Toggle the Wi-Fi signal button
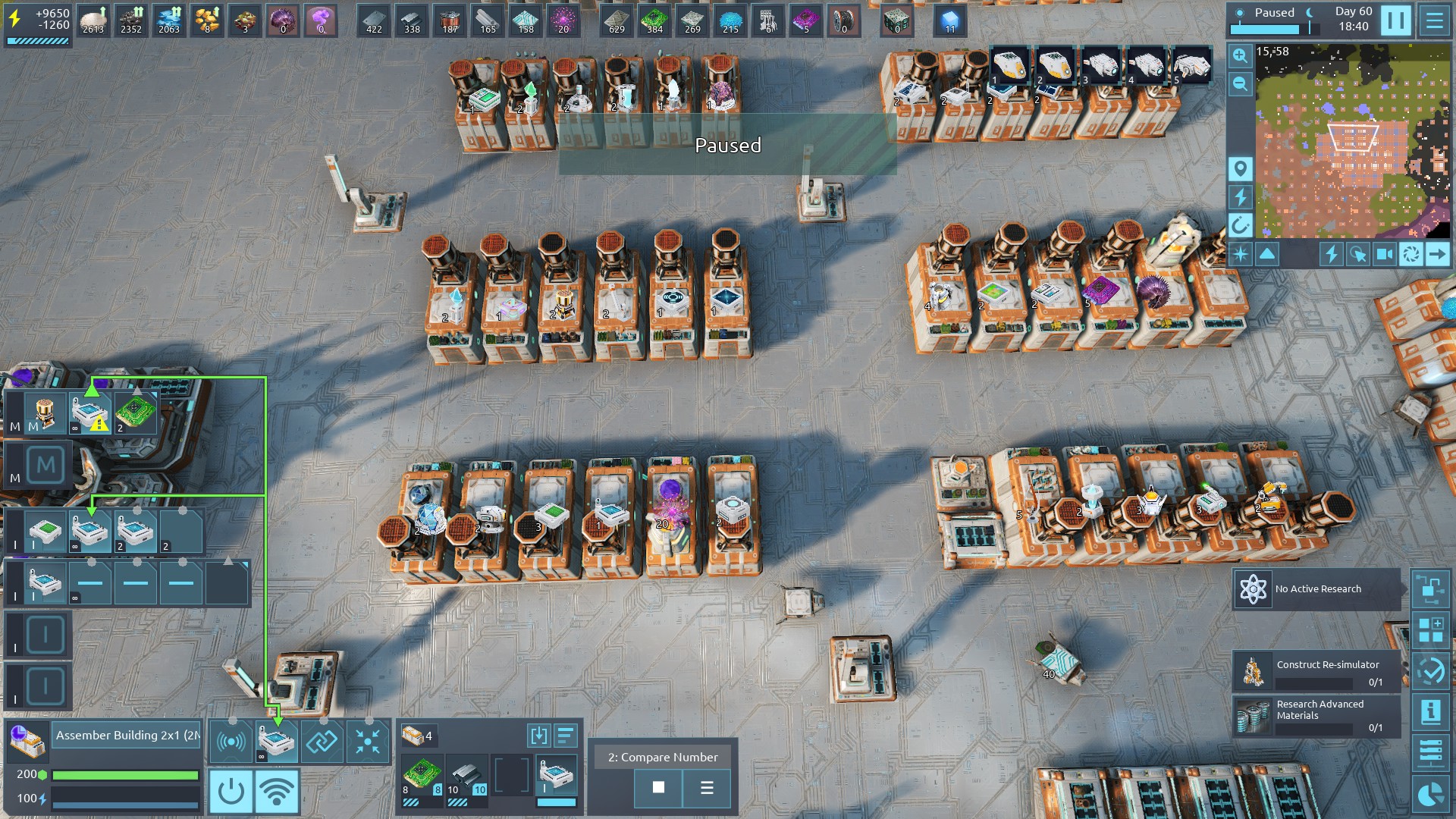The width and height of the screenshot is (1456, 819). (276, 792)
